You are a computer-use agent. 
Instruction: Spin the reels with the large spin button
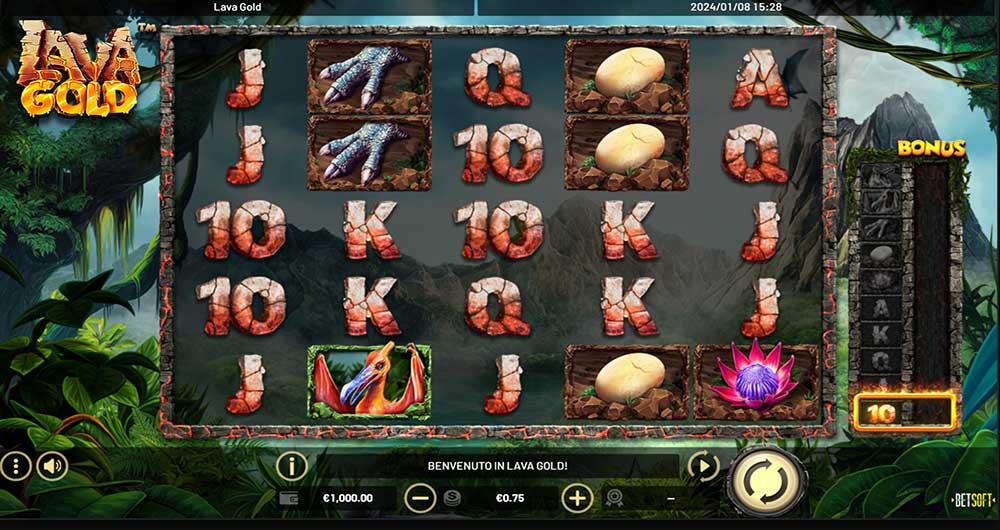click(x=766, y=481)
